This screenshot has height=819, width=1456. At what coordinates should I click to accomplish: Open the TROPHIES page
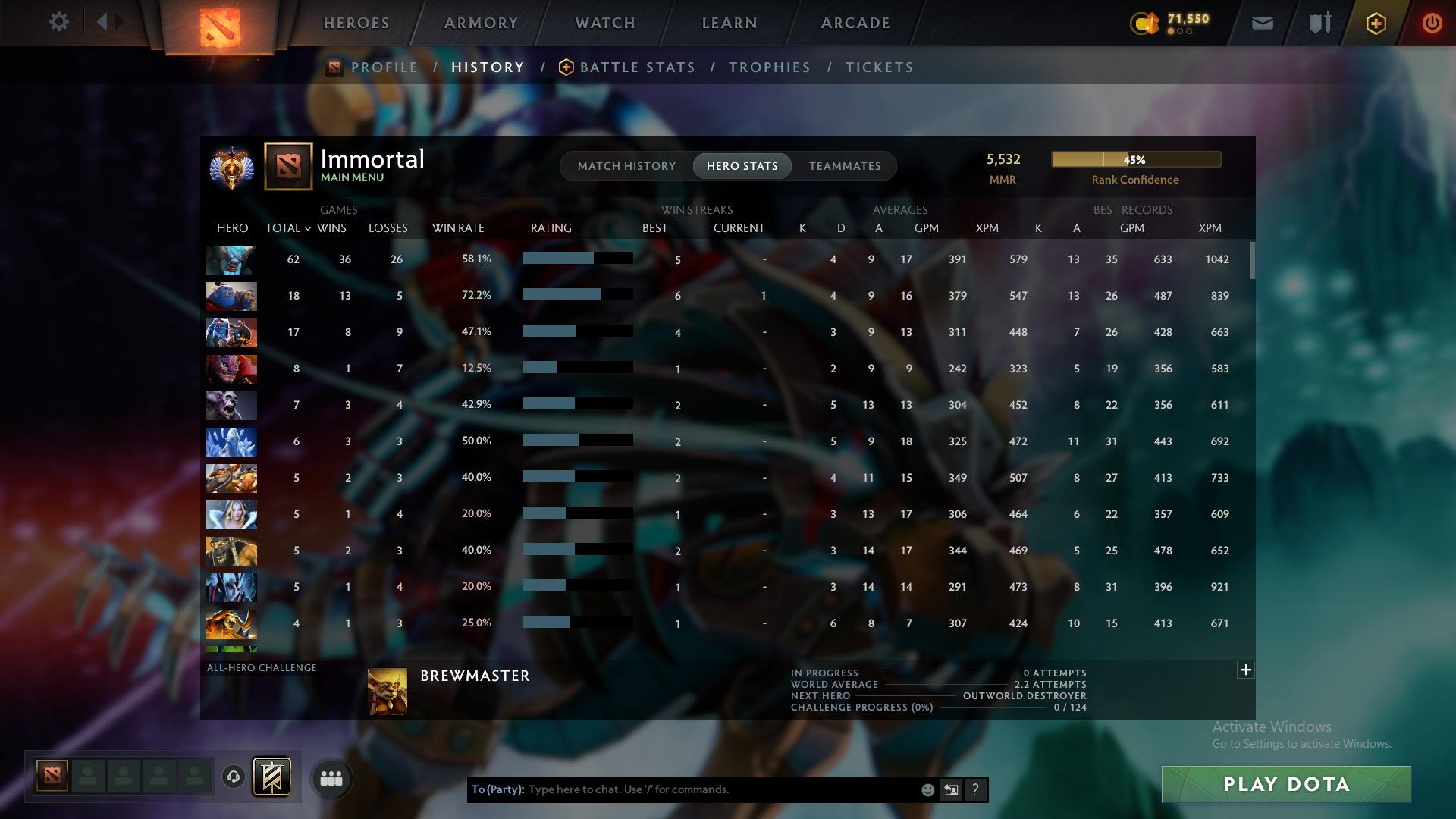[769, 67]
